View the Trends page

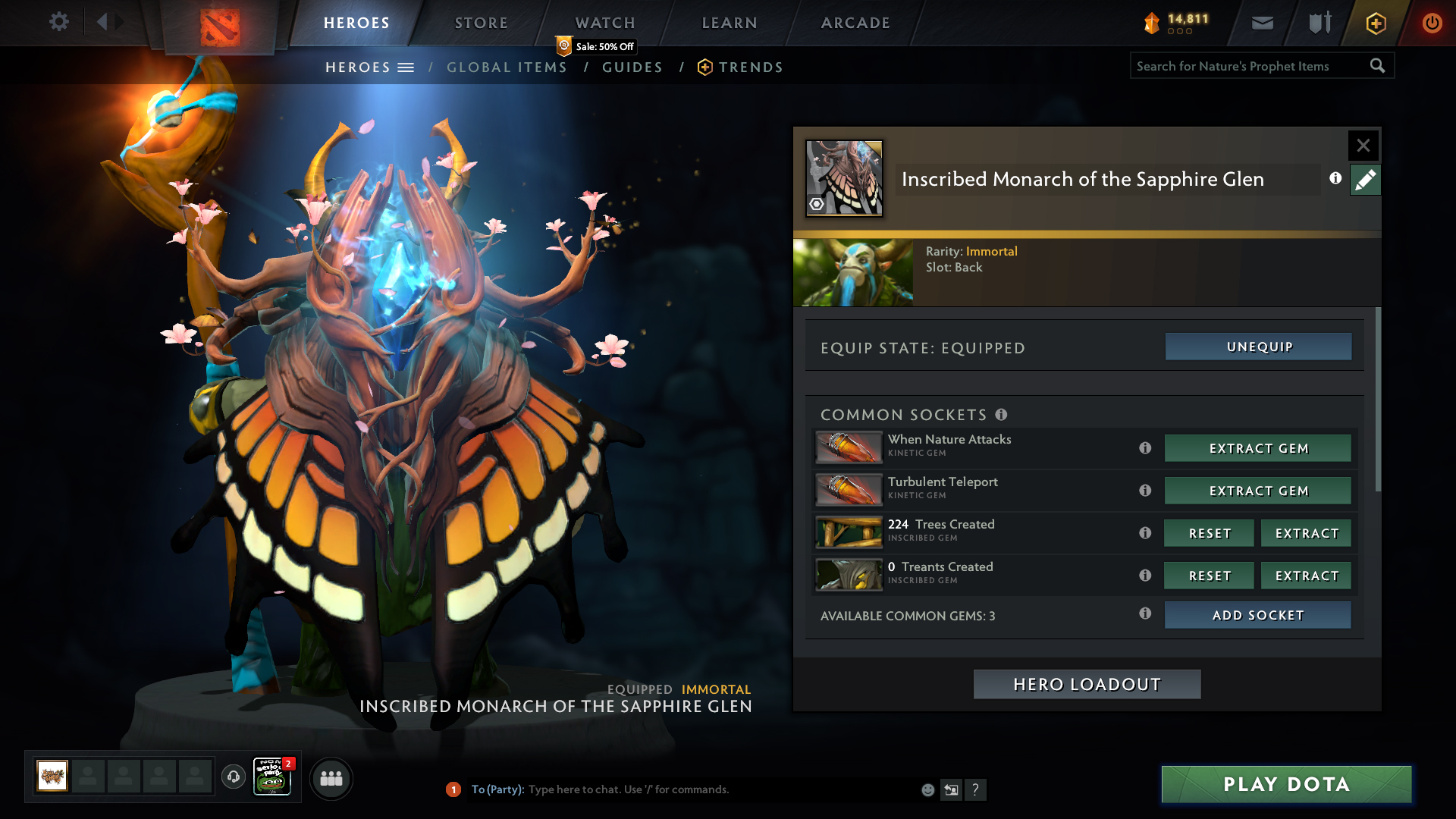pos(750,67)
